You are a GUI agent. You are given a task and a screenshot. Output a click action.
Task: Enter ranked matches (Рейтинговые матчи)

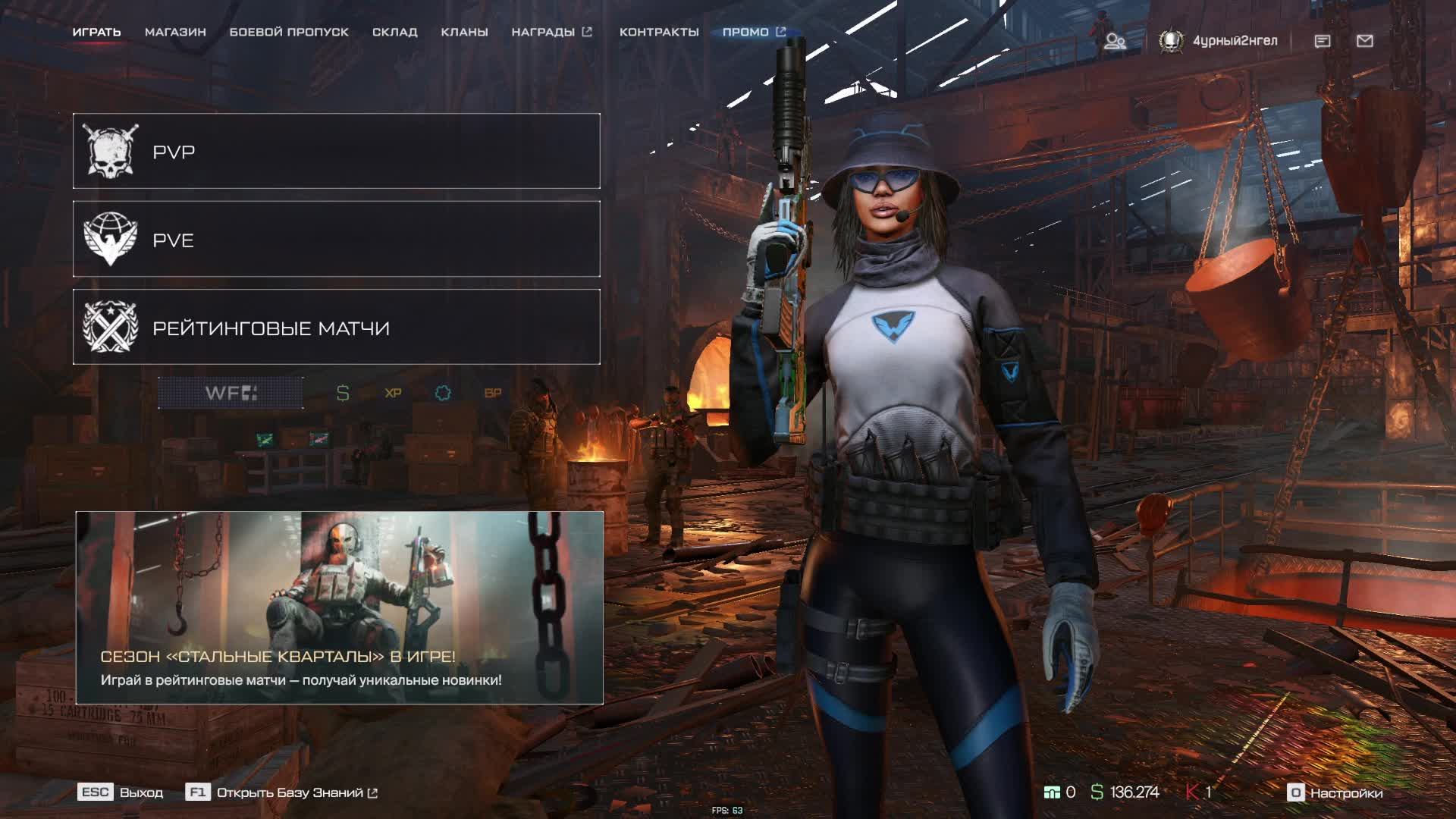click(336, 328)
